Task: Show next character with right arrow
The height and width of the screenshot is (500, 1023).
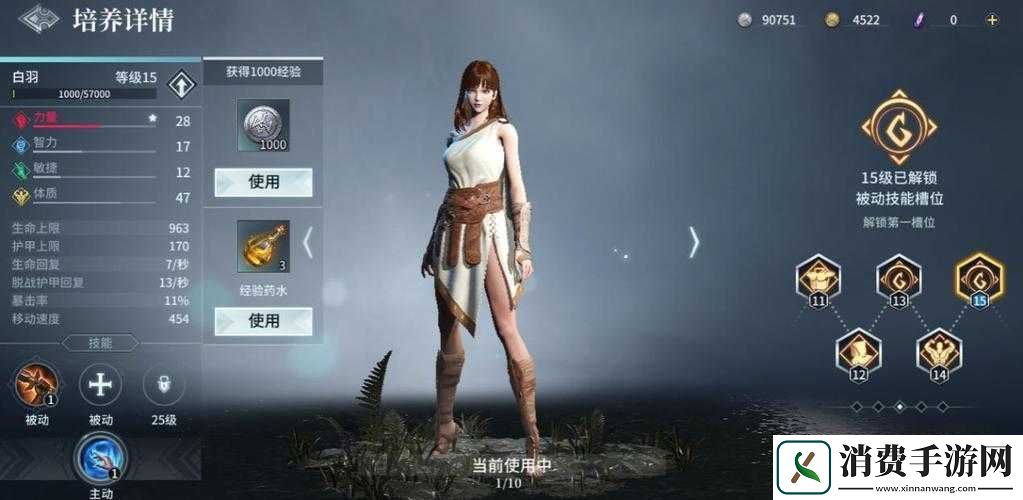Action: tap(693, 241)
